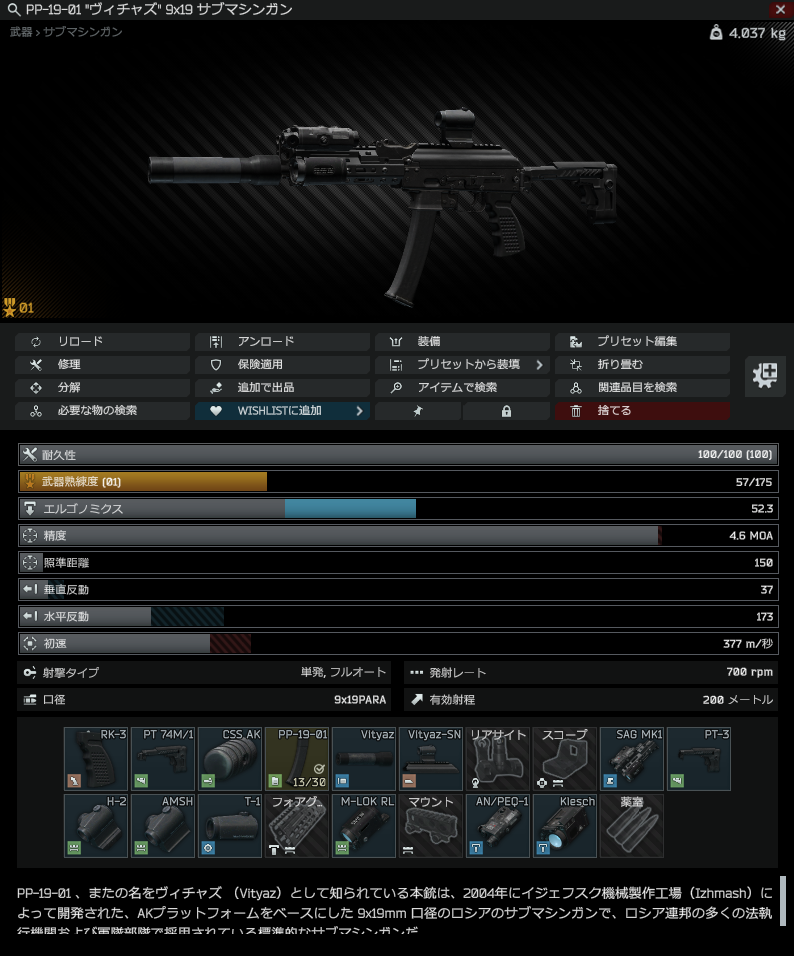Select the Klesch flashlight slot
The image size is (794, 956).
click(565, 826)
